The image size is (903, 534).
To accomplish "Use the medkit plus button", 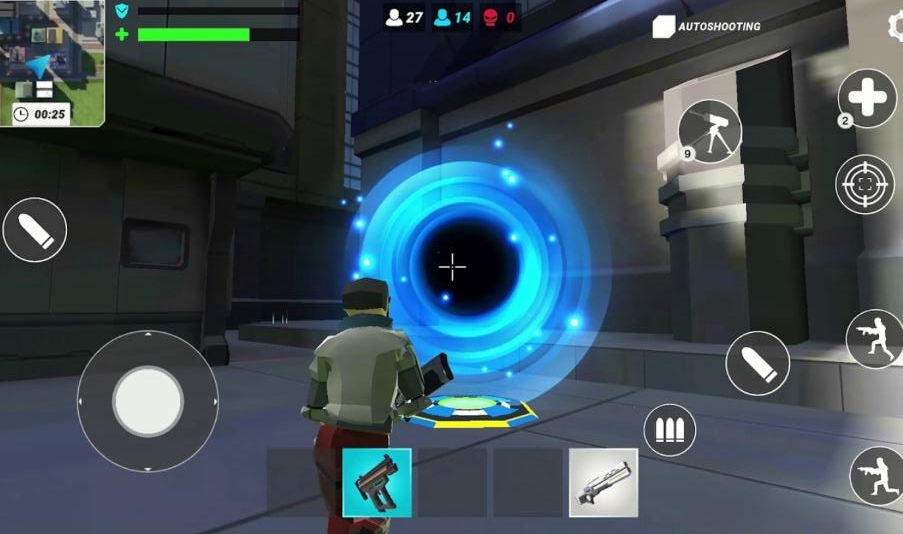I will [x=866, y=98].
